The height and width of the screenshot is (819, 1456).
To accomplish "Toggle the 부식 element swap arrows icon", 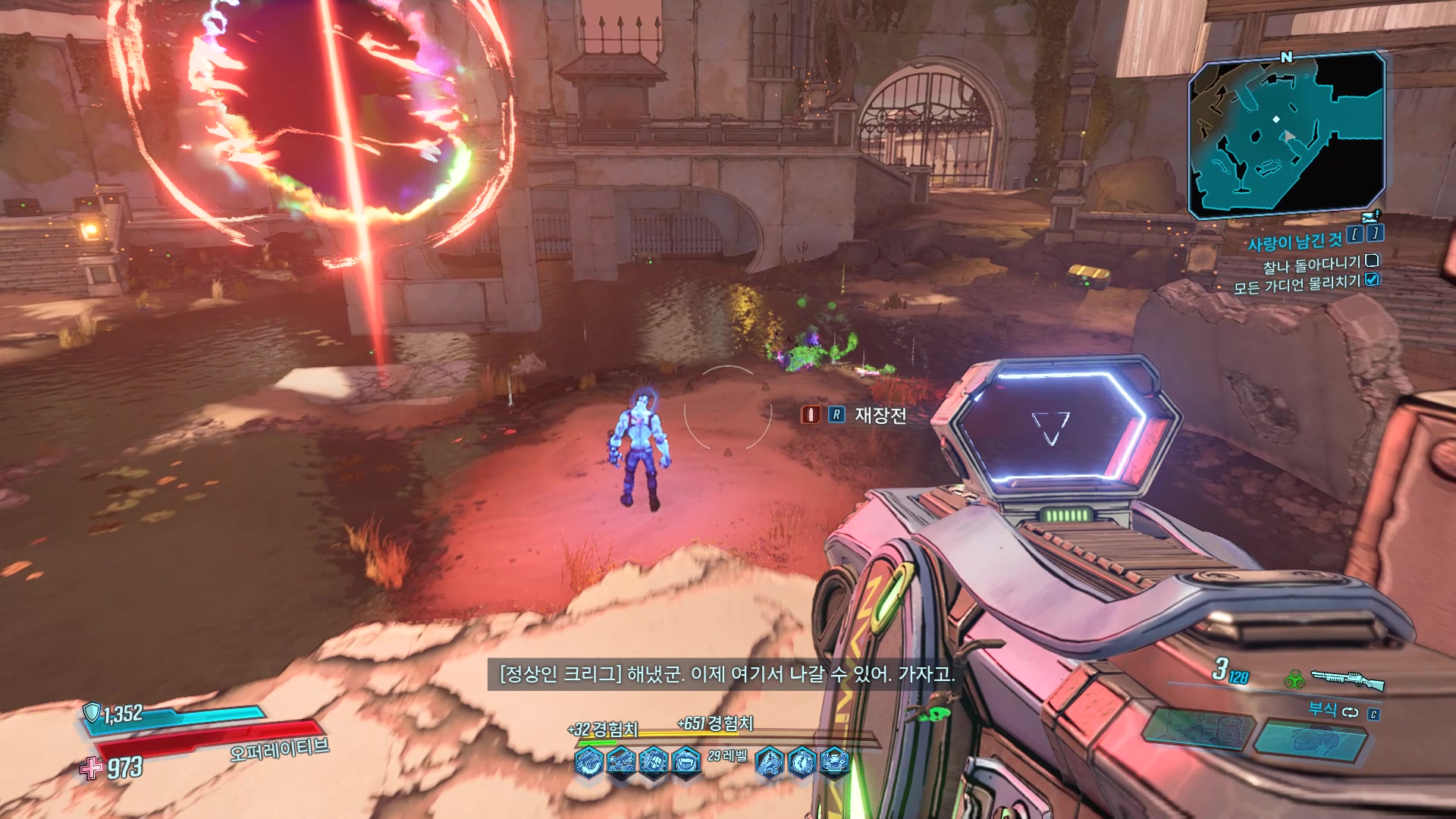I will [x=1350, y=712].
